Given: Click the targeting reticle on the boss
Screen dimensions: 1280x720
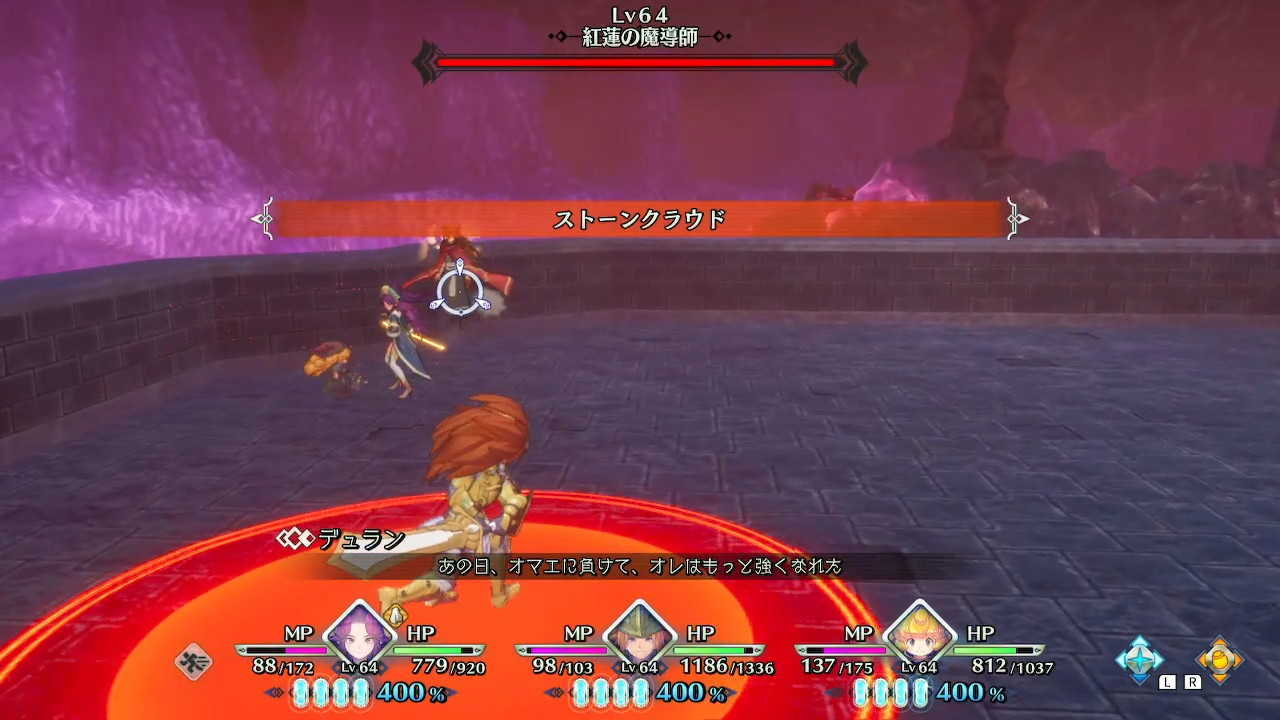Looking at the screenshot, I should (460, 290).
